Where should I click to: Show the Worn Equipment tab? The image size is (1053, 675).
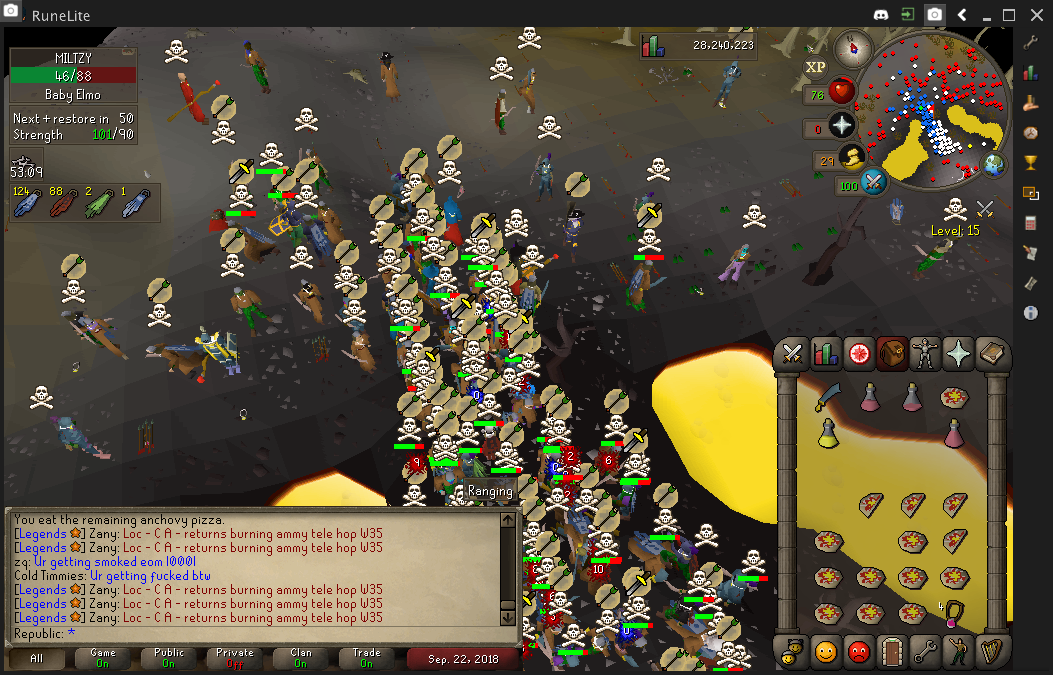925,354
